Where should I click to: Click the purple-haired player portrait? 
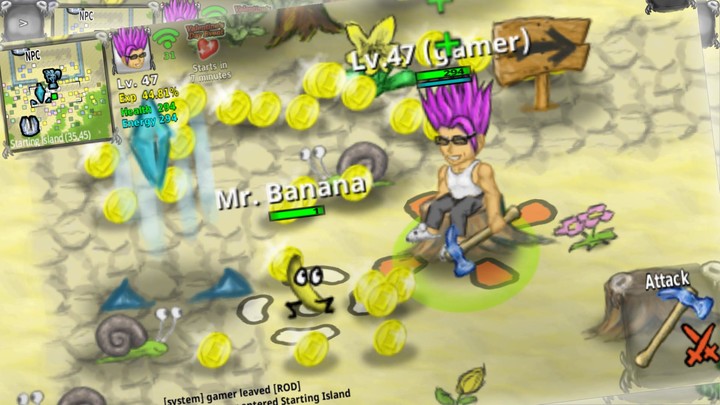[x=130, y=49]
